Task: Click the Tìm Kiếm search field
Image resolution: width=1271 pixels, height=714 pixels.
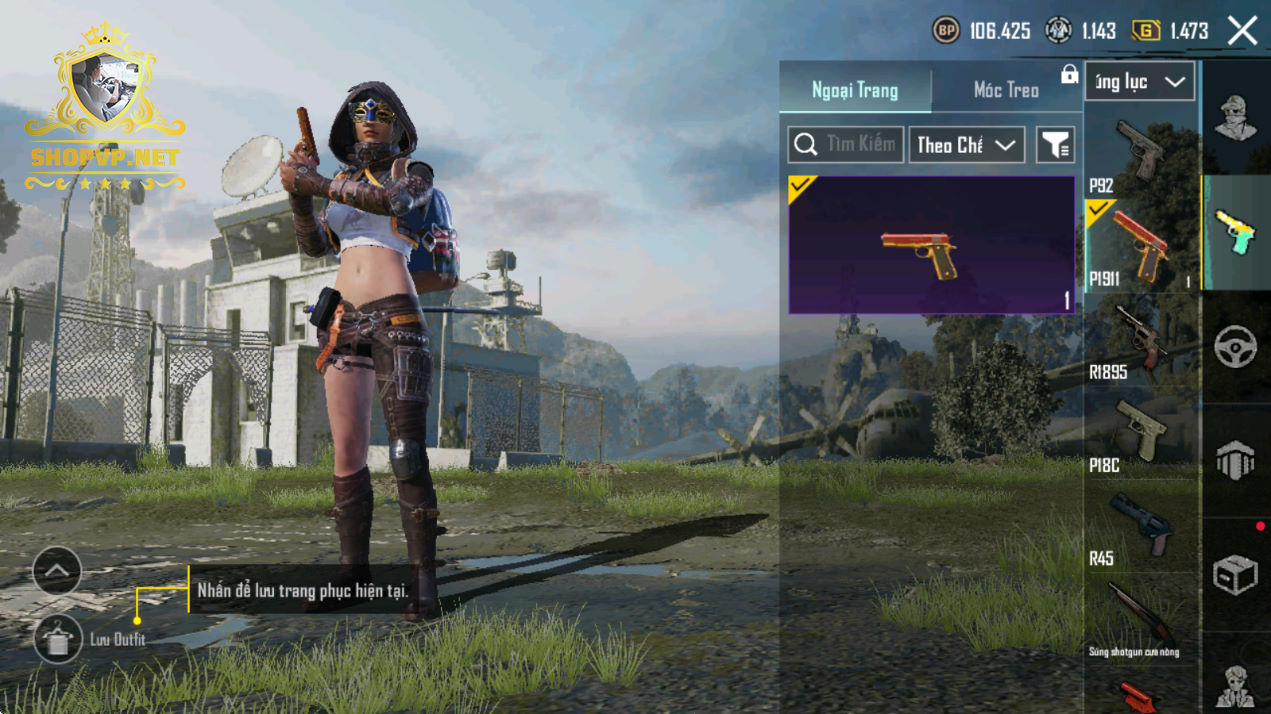Action: click(846, 145)
